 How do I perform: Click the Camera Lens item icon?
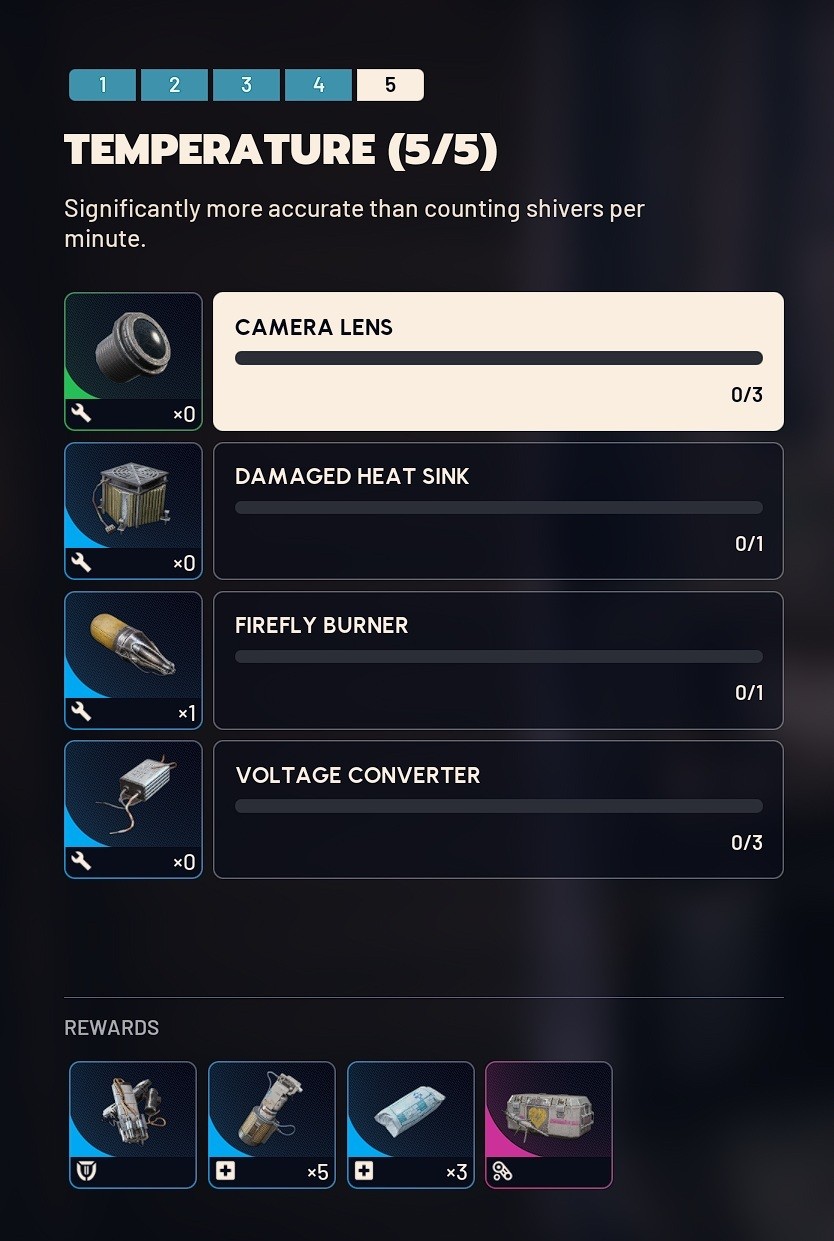pos(133,361)
